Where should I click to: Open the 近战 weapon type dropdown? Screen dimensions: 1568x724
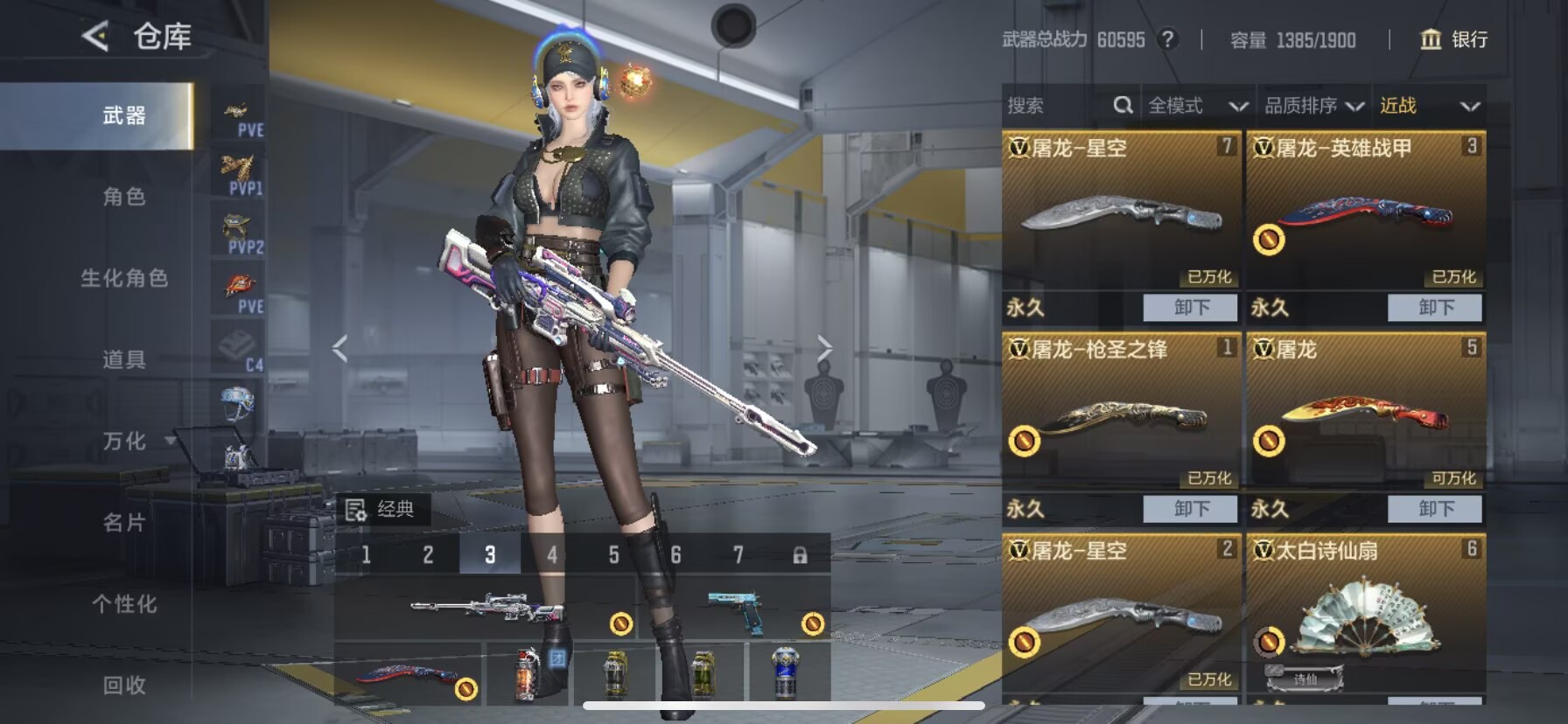point(1429,106)
